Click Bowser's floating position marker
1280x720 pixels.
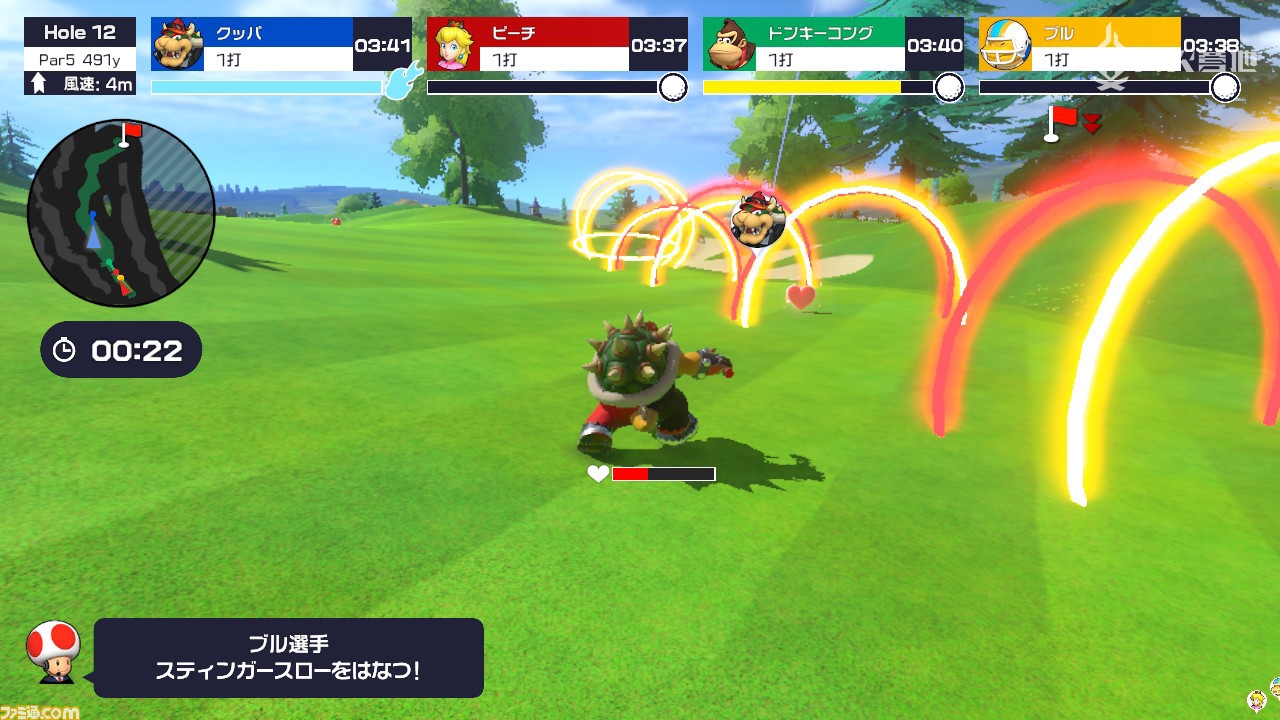(x=757, y=219)
